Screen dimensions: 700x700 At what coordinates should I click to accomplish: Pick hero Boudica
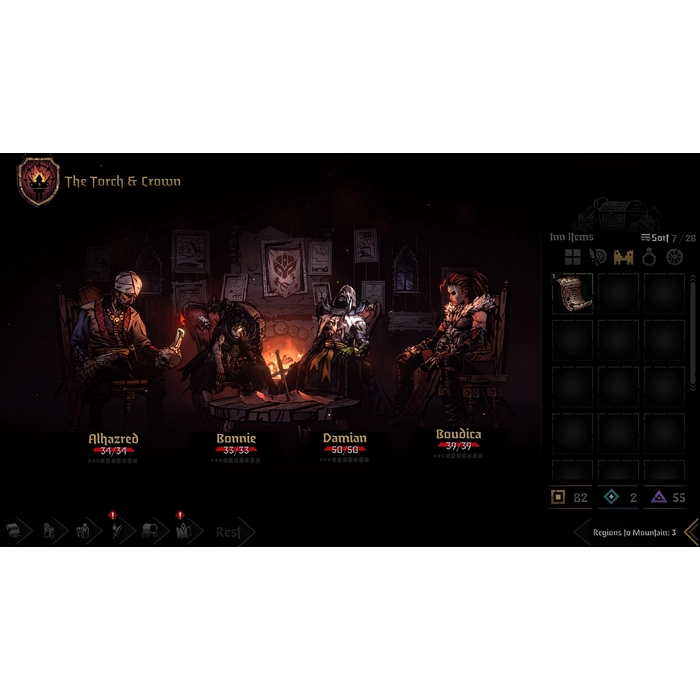(458, 435)
